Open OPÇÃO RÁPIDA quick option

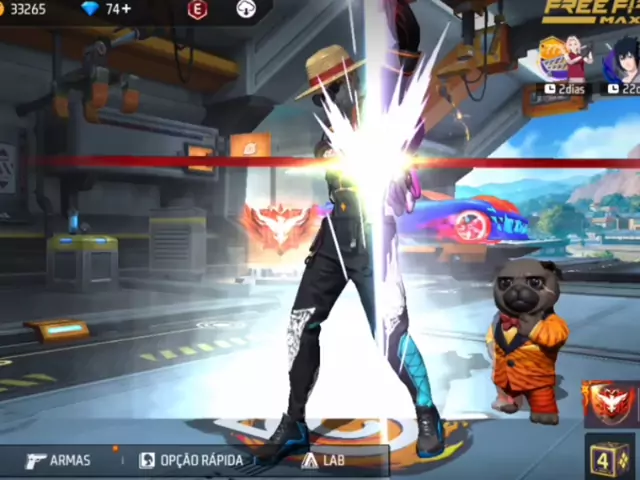(190, 460)
